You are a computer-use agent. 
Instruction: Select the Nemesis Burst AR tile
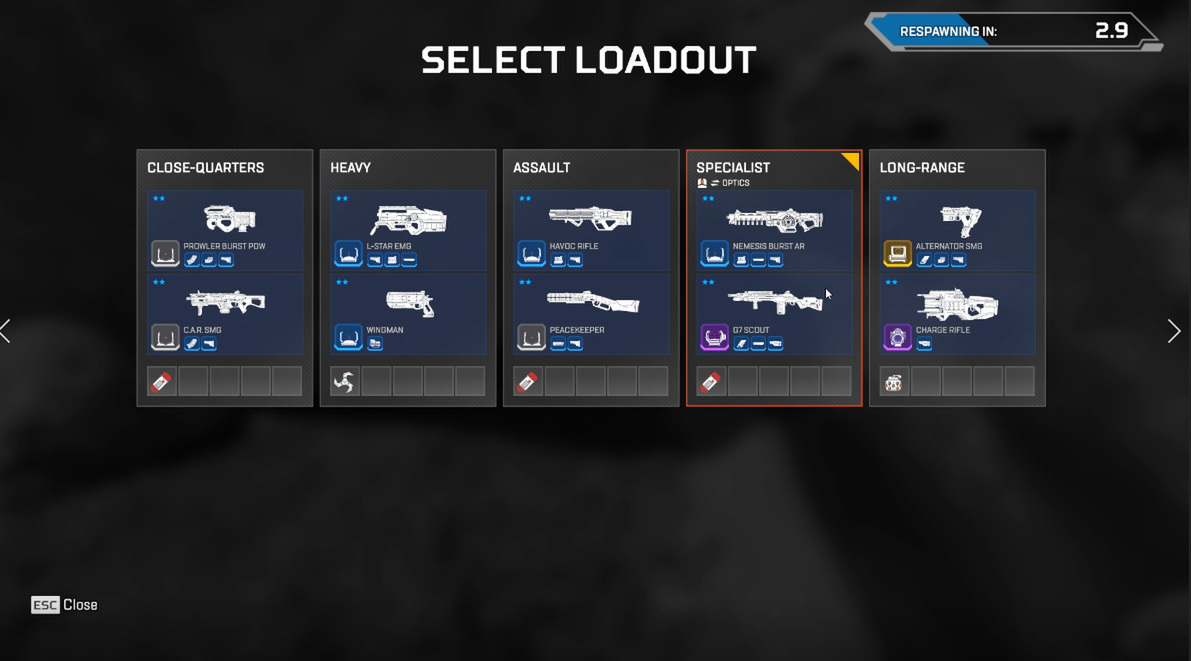pos(774,230)
